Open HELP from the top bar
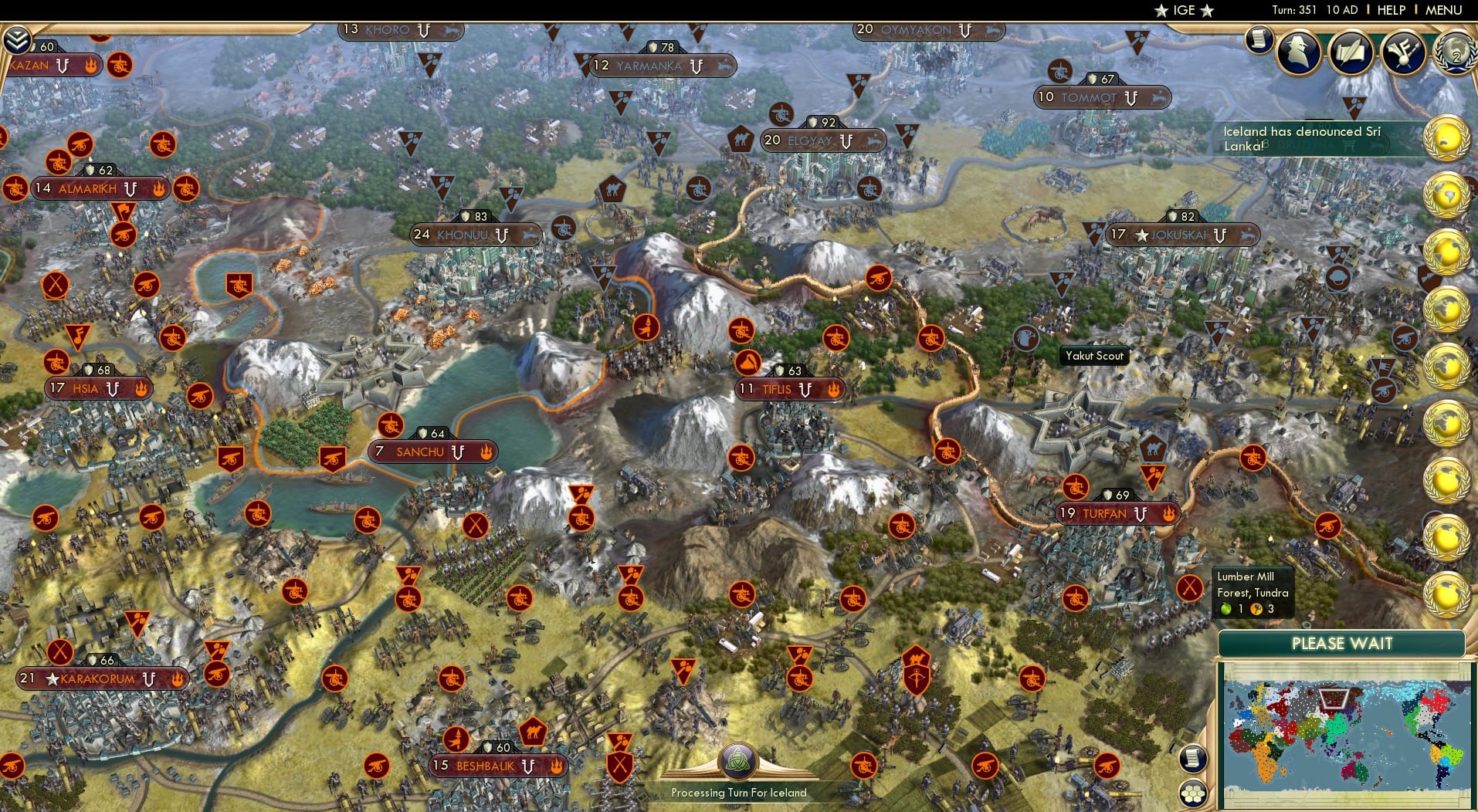 [x=1392, y=10]
